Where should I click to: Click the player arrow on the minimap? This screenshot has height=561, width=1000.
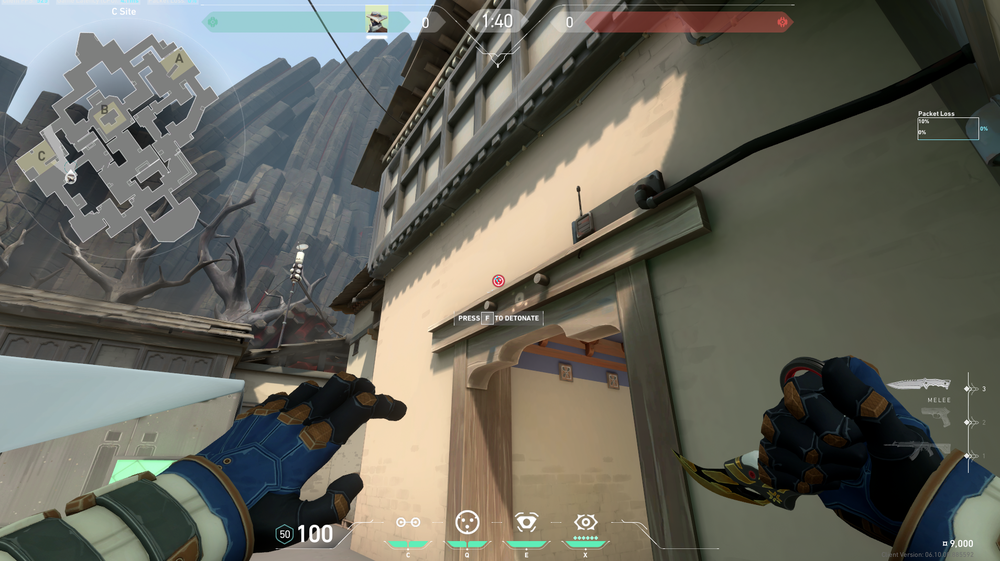pos(71,177)
